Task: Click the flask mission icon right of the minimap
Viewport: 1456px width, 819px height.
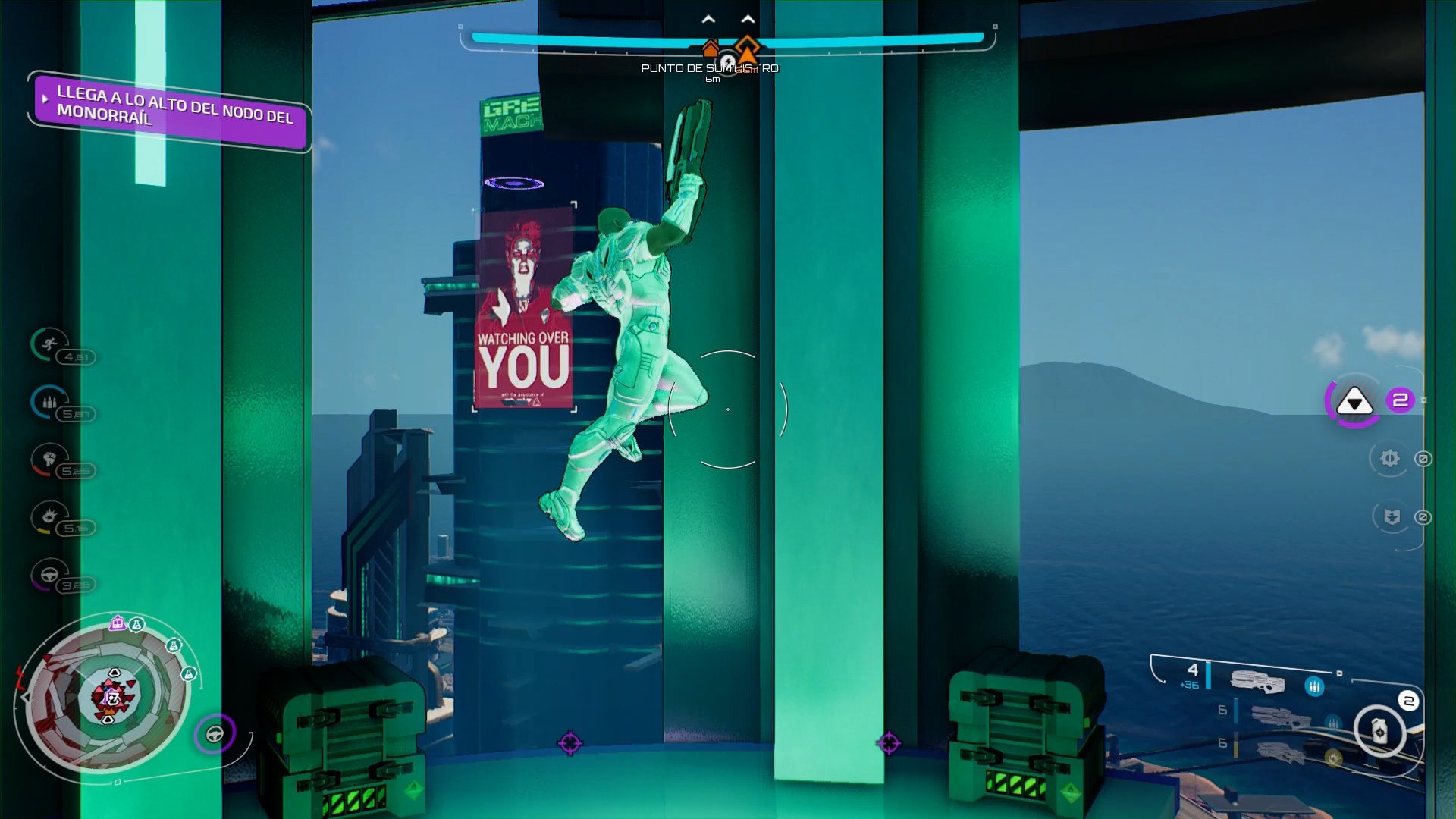Action: 188,673
